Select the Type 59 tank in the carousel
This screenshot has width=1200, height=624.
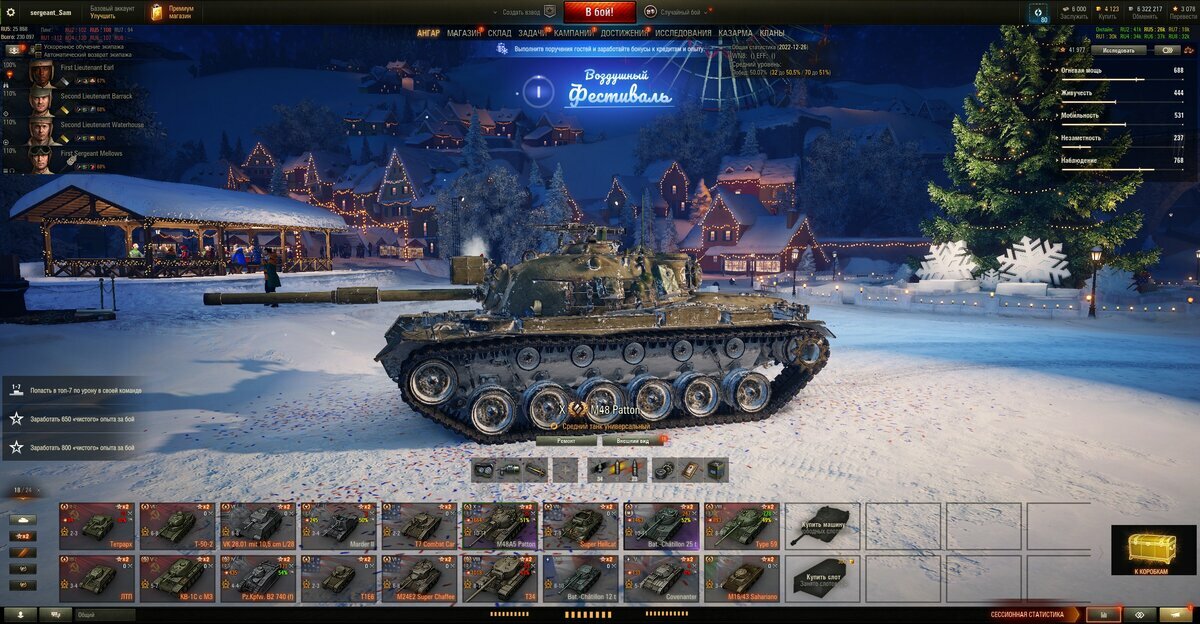[x=741, y=525]
